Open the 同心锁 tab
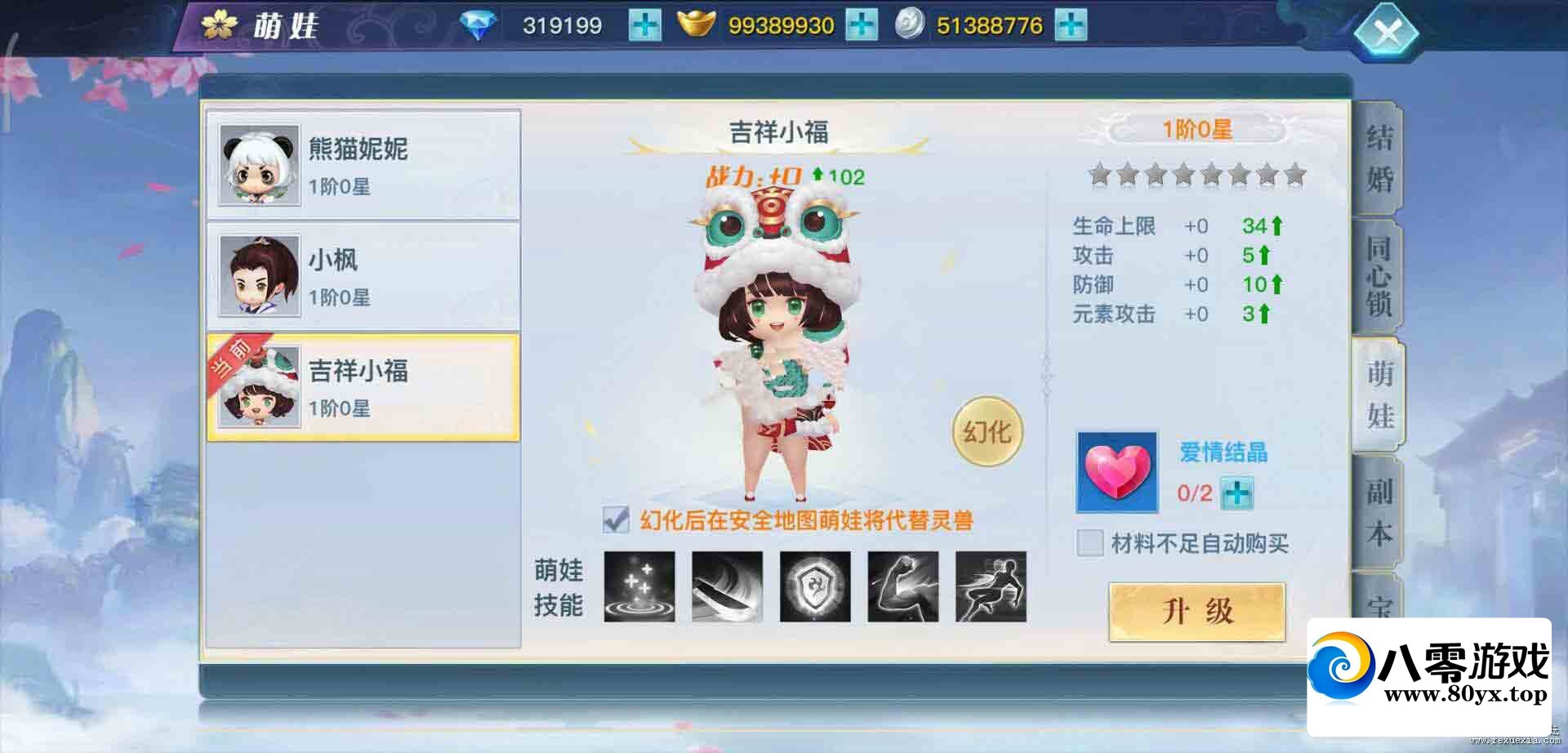 pos(1379,278)
